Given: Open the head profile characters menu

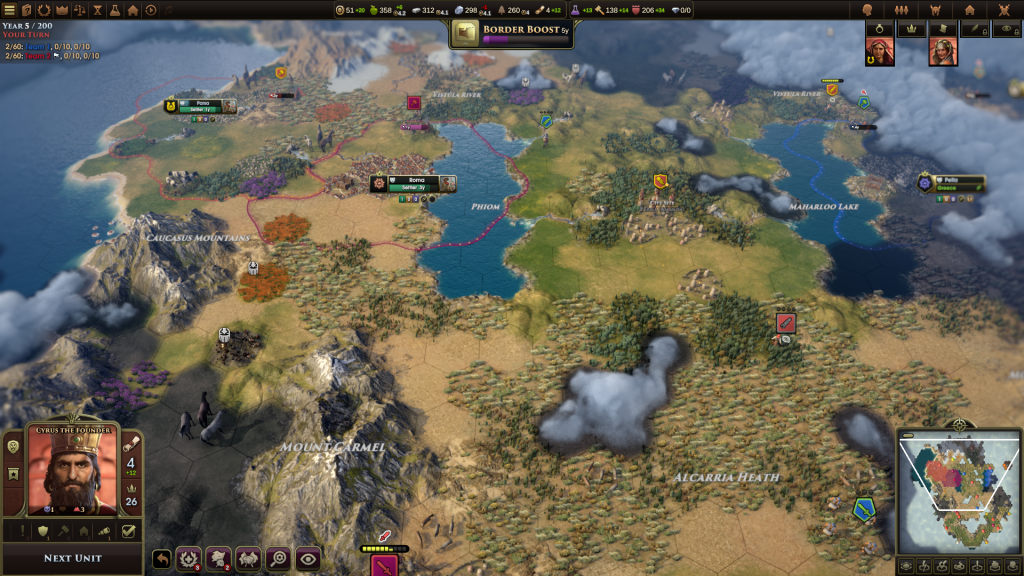Looking at the screenshot, I should [868, 10].
